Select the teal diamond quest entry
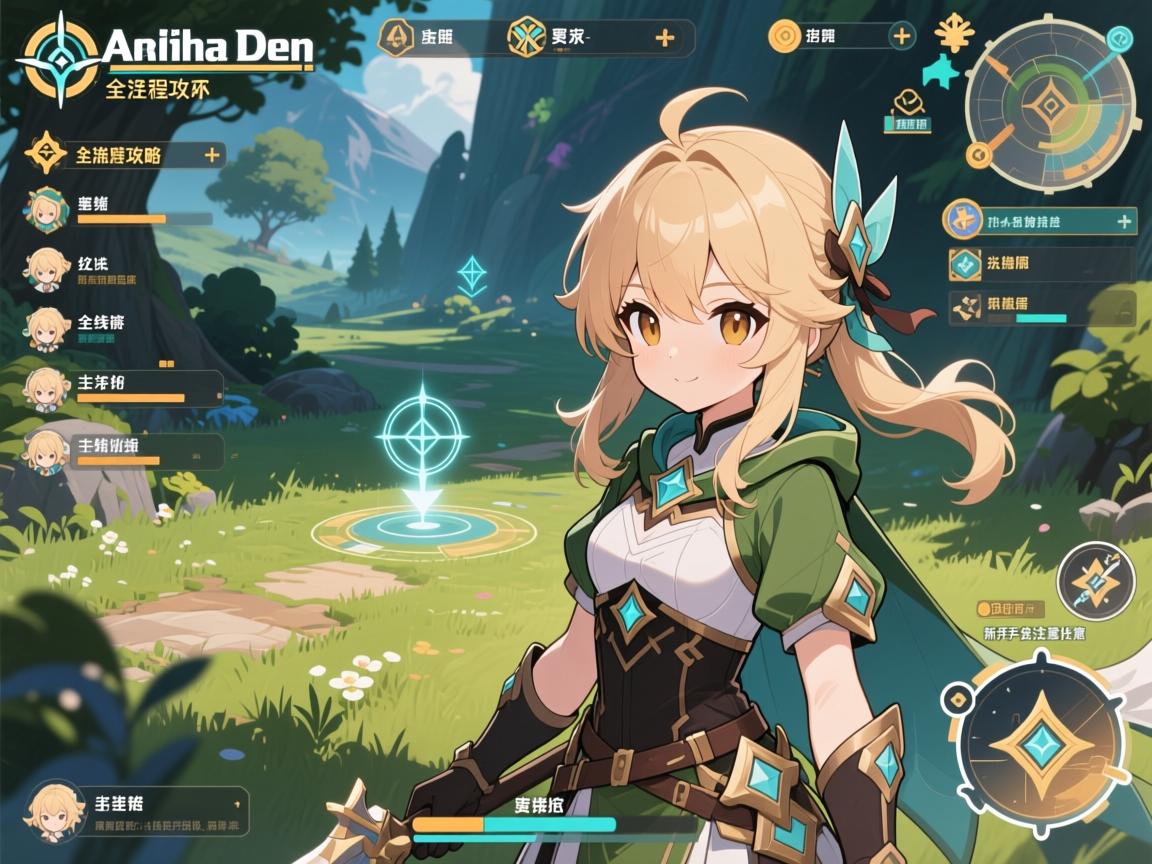 pos(965,265)
